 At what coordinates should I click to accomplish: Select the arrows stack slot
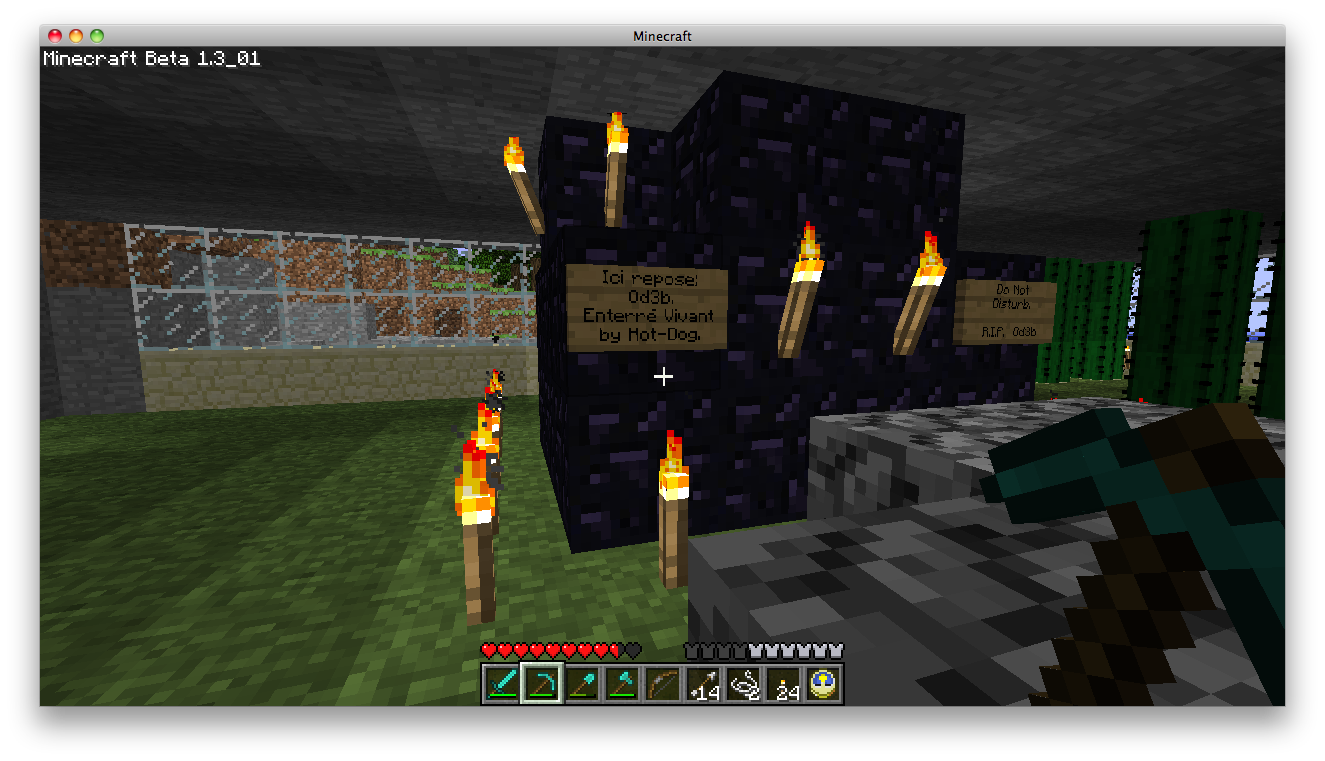[x=703, y=684]
